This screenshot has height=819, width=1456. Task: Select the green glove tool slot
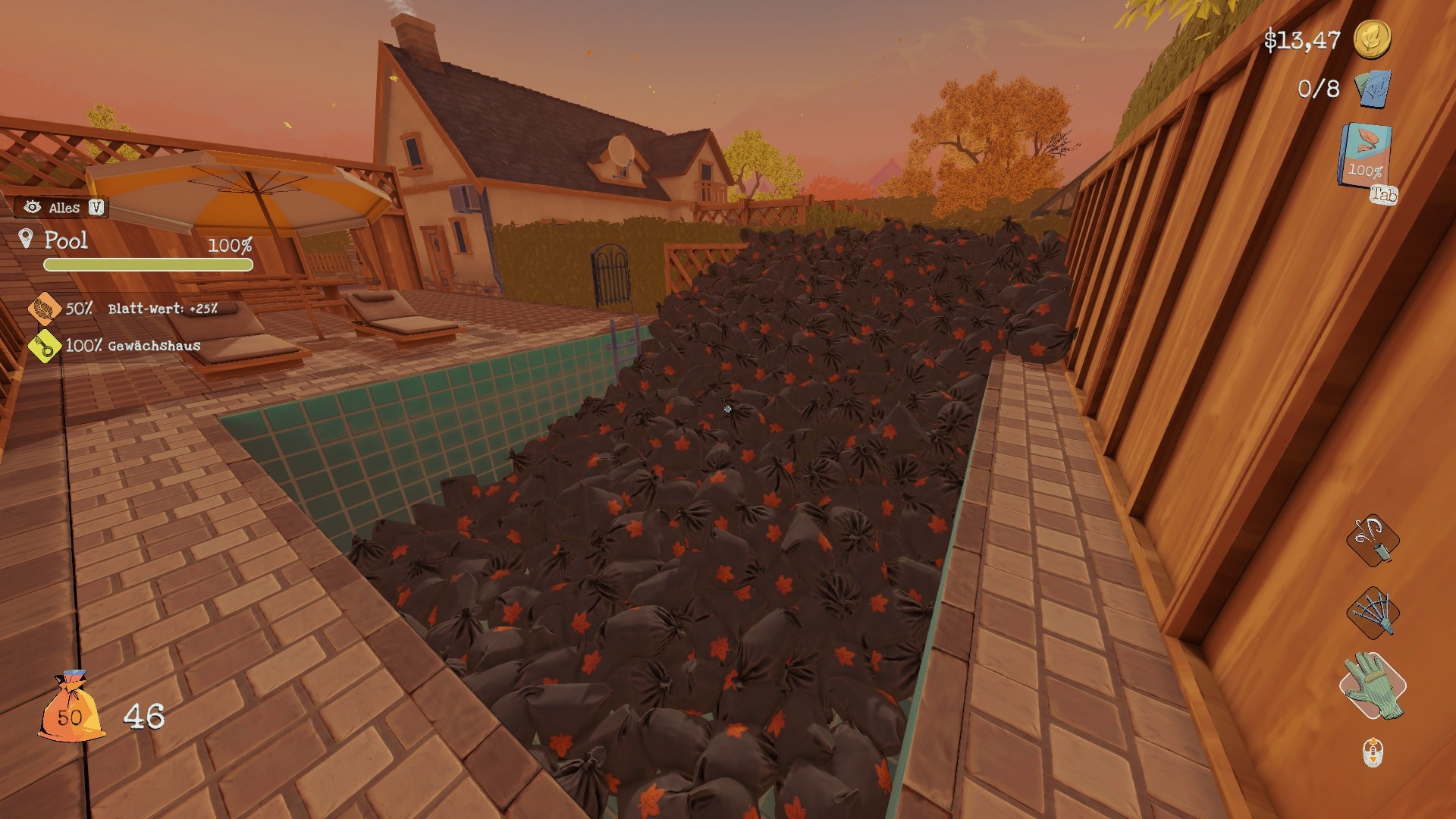coord(1373,686)
